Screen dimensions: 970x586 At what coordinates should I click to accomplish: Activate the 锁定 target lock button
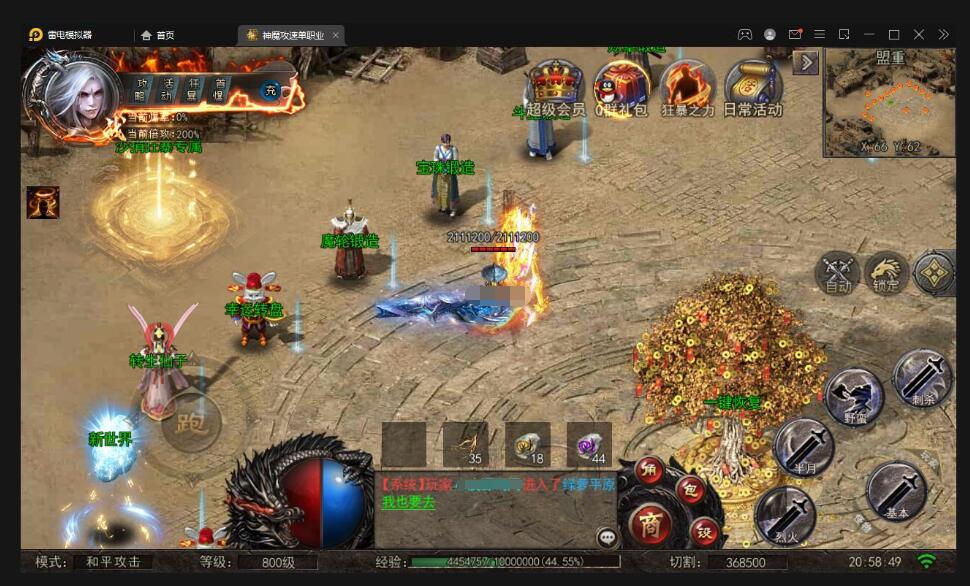point(886,272)
